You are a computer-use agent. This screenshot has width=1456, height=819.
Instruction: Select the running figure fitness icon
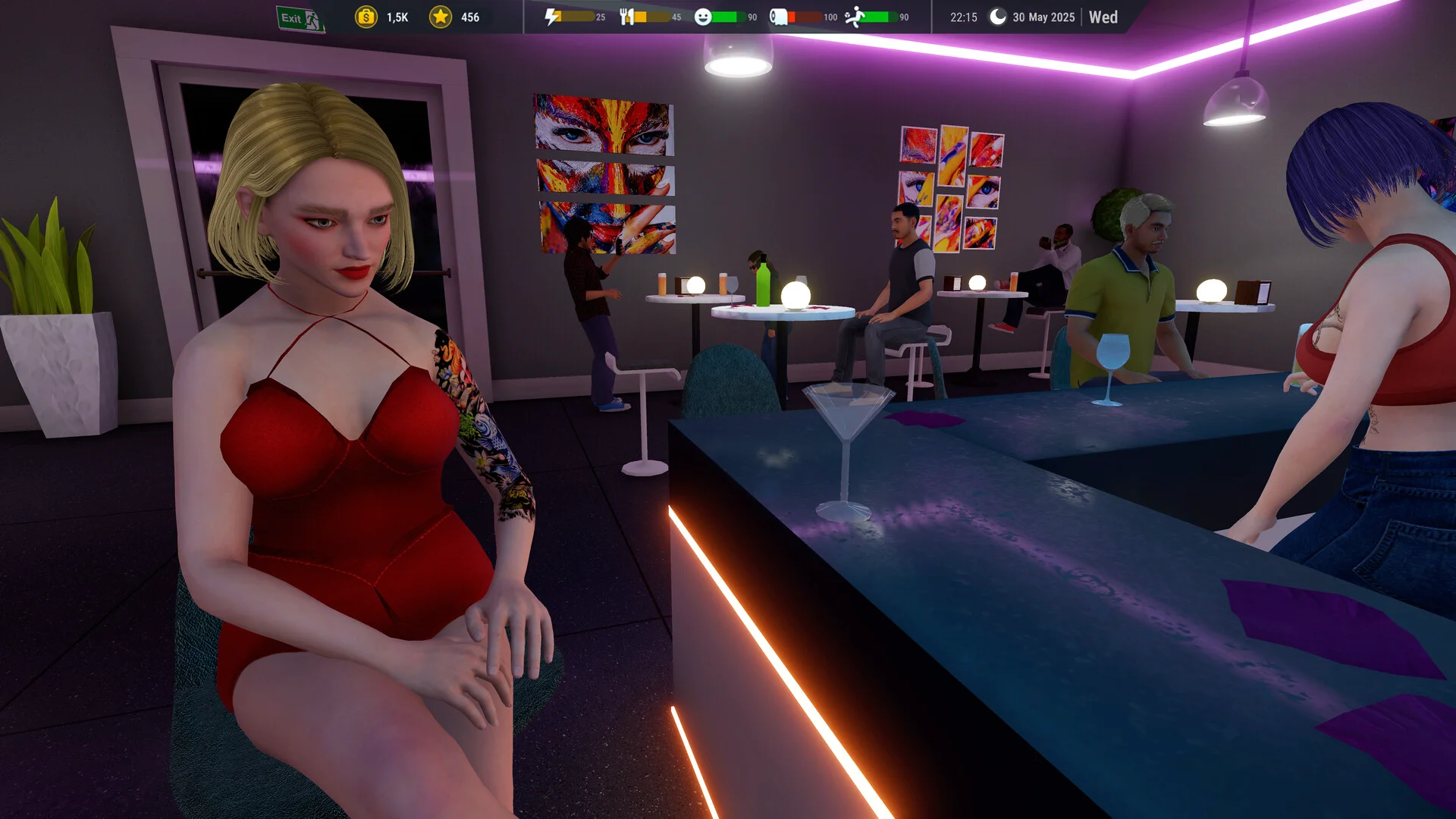(855, 17)
